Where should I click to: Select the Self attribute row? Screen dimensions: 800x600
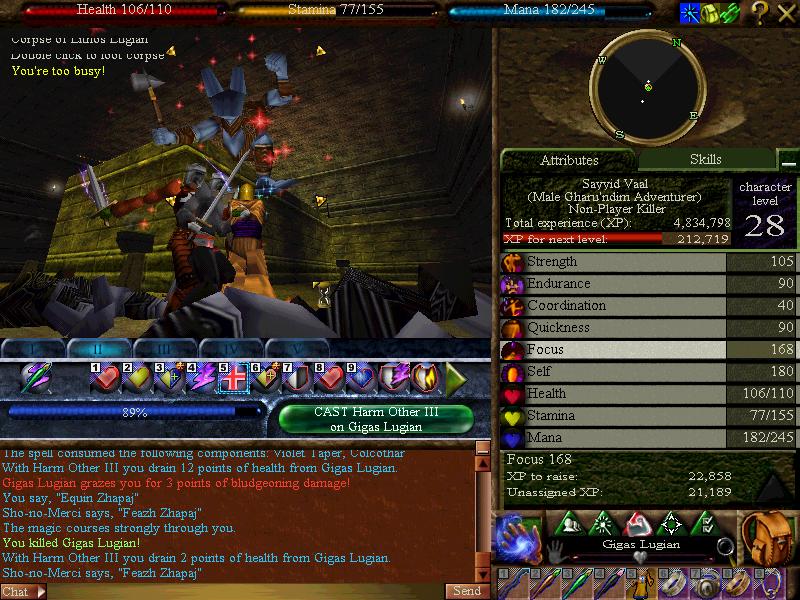click(x=648, y=372)
